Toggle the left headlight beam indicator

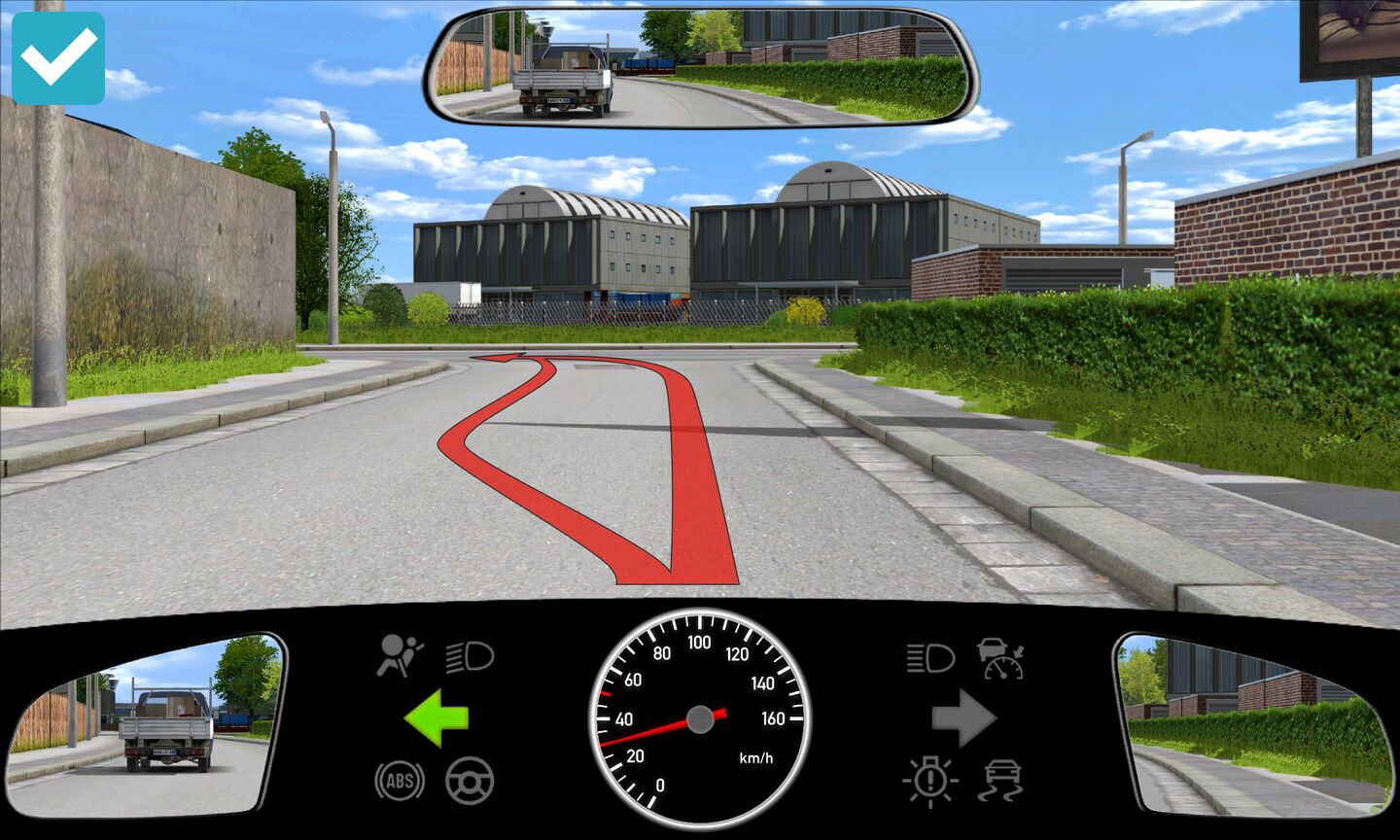click(471, 657)
